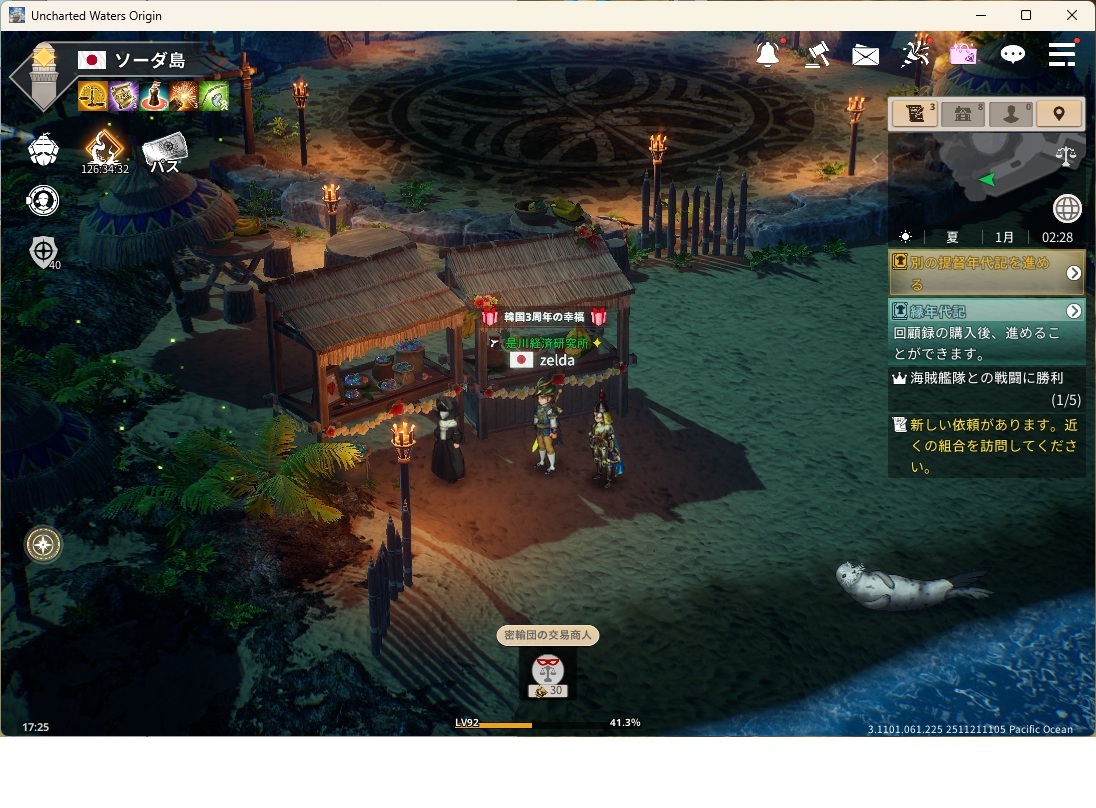Check the notification bell

tap(768, 54)
